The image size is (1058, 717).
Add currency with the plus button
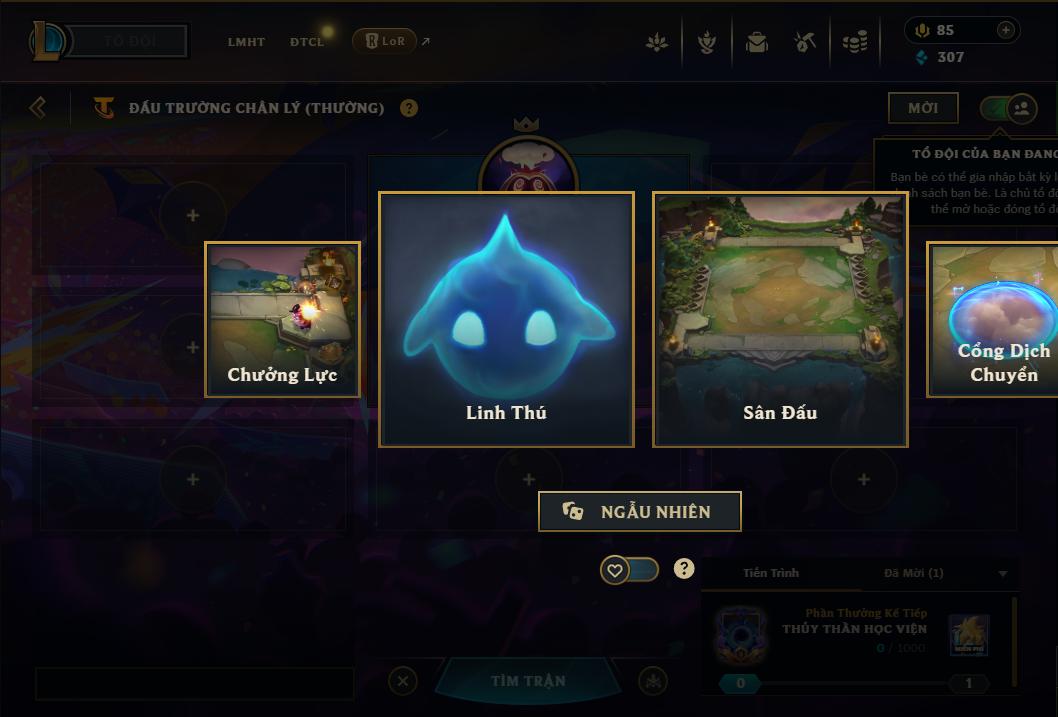pos(1005,31)
